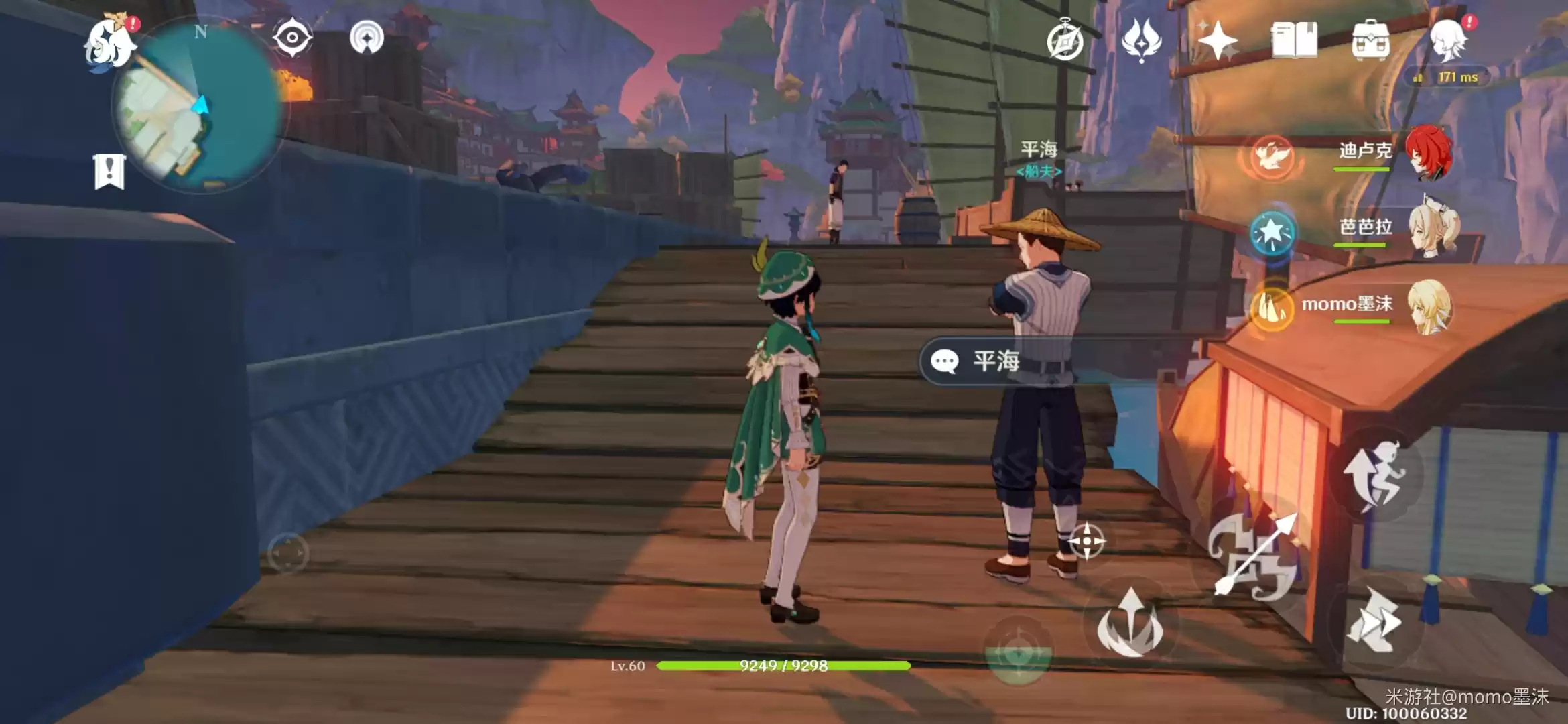Open the adventurer handbook book icon
The height and width of the screenshot is (724, 1568).
(1294, 40)
